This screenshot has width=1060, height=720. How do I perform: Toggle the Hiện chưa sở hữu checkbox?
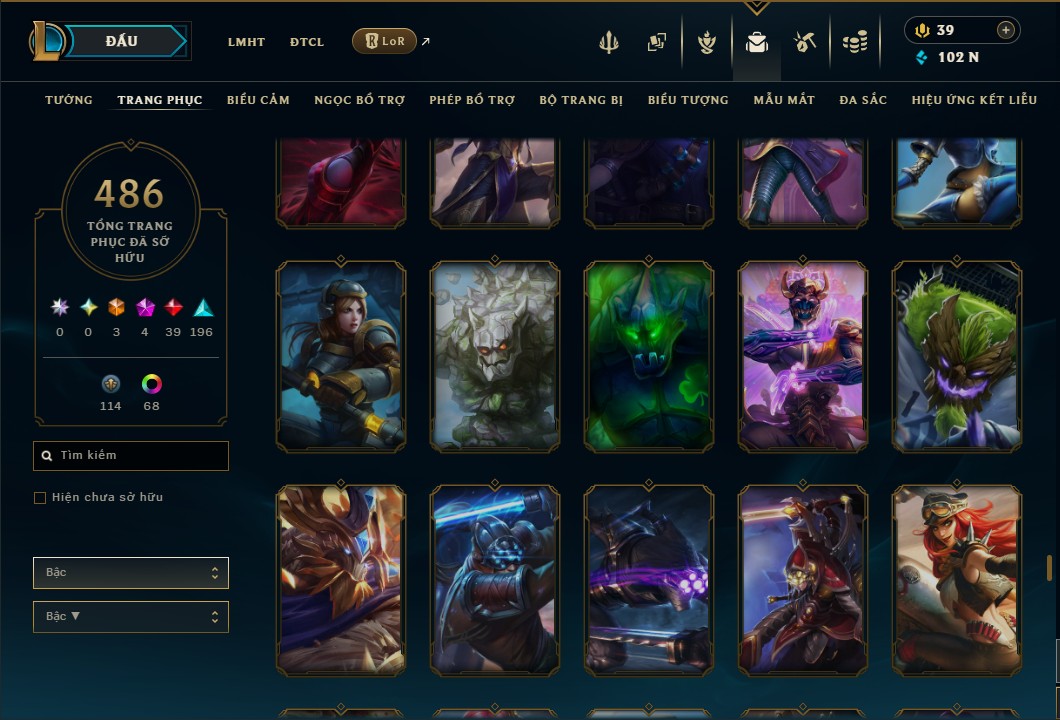coord(40,498)
